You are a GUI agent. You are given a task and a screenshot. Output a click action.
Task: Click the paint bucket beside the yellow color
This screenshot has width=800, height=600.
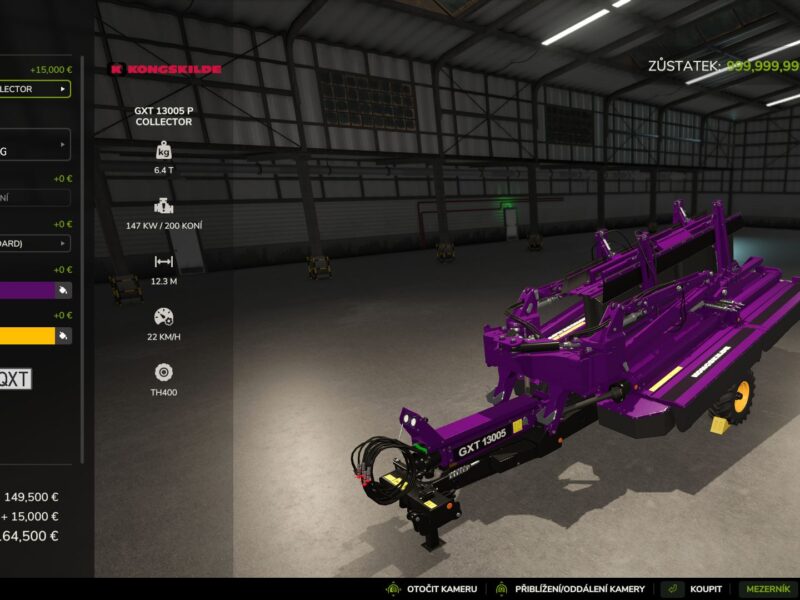(64, 336)
